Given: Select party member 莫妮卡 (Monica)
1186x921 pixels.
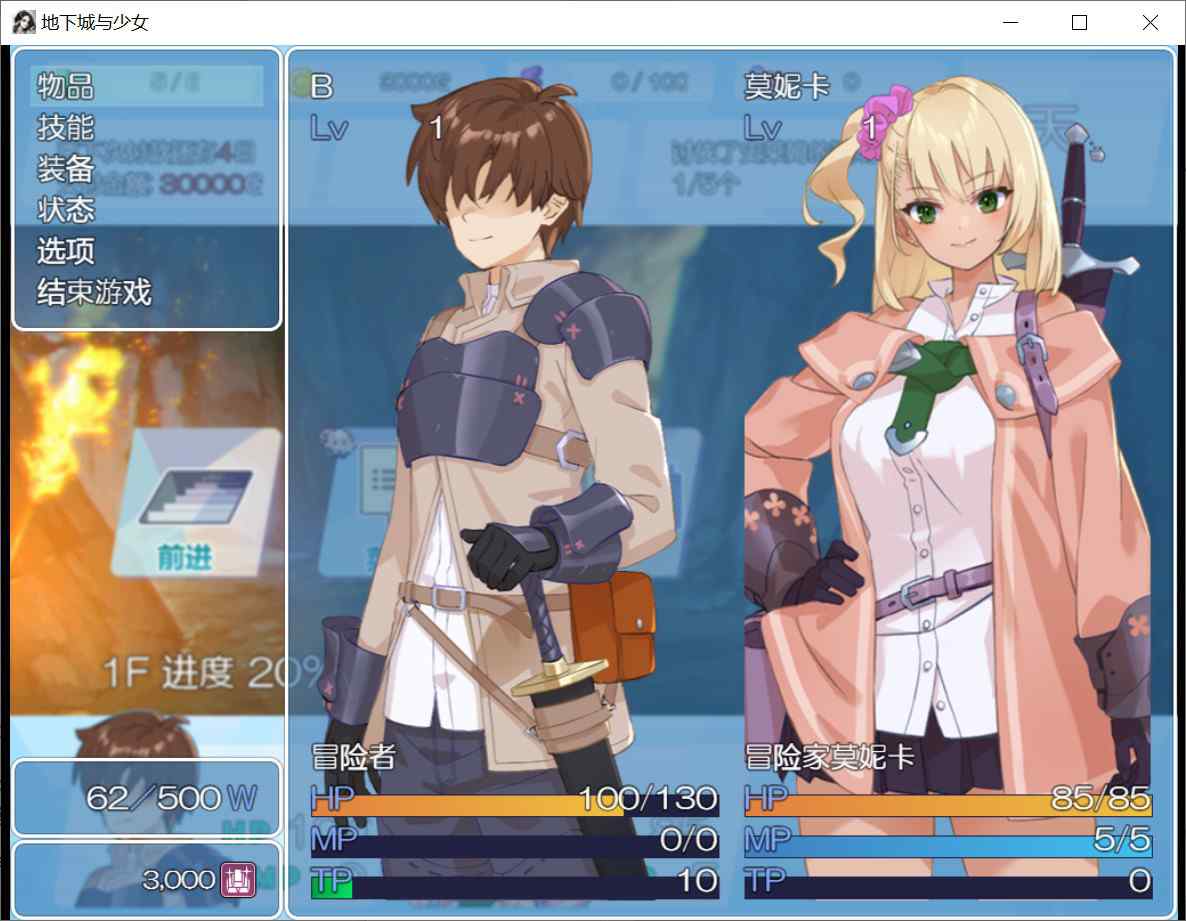Looking at the screenshot, I should click(x=948, y=480).
